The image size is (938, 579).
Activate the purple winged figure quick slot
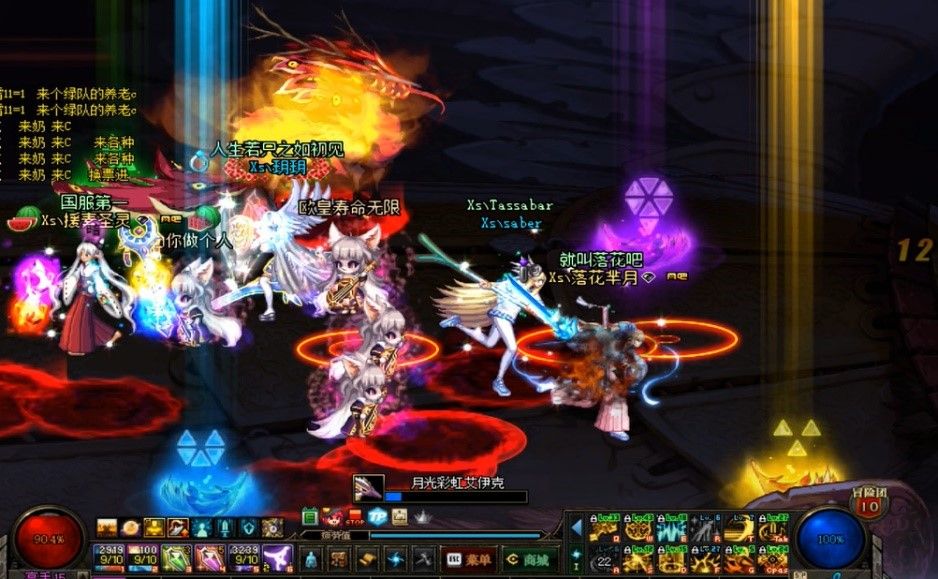[x=279, y=559]
